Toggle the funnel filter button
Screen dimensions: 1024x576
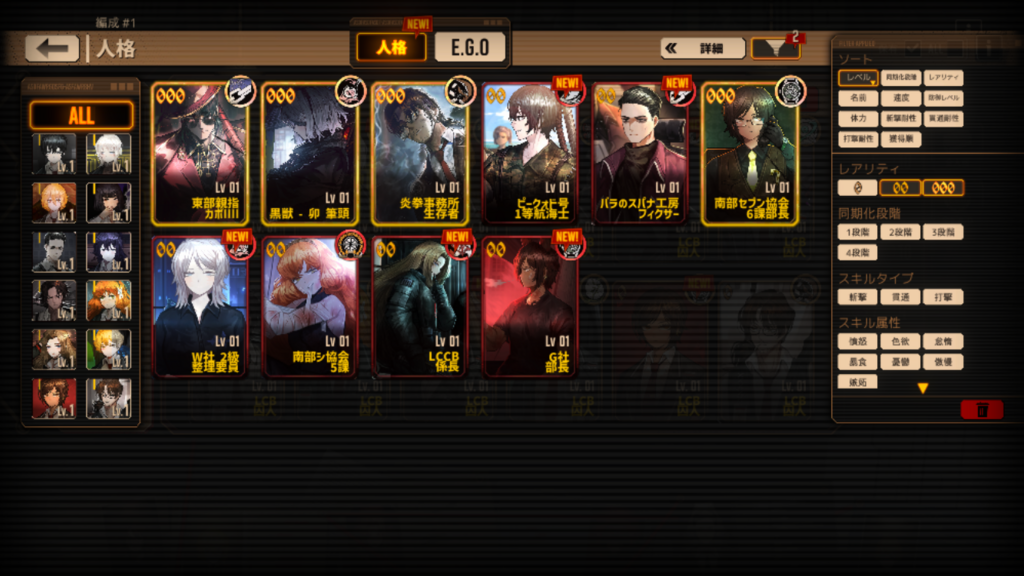pos(775,48)
